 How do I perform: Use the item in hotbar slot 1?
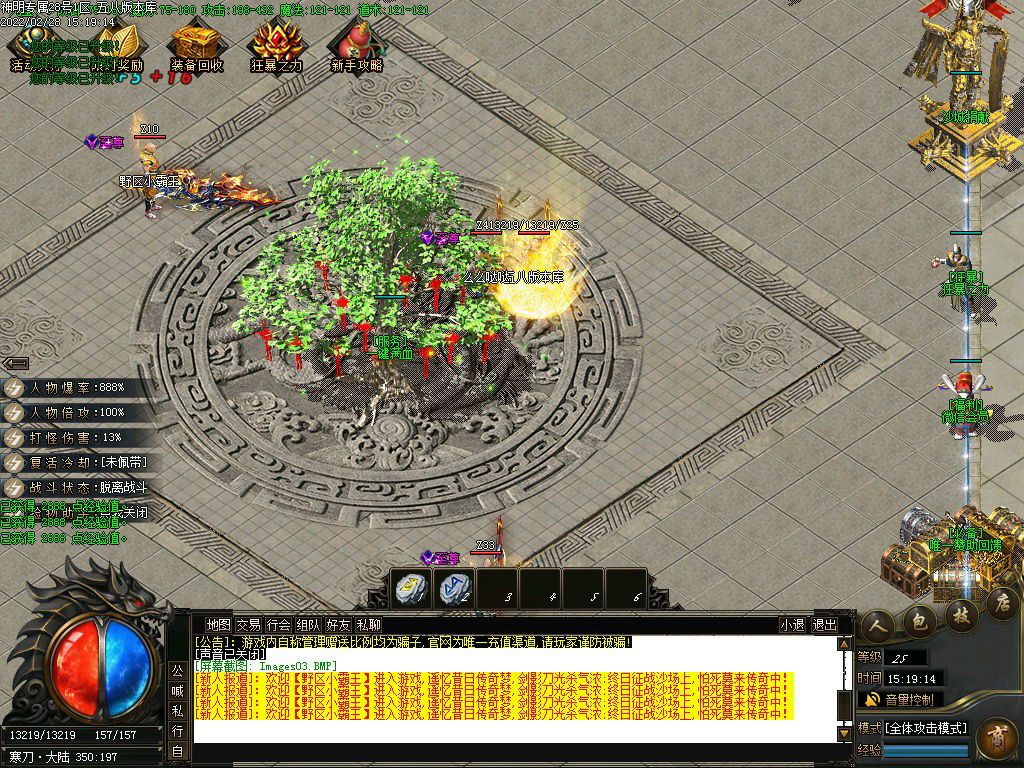click(410, 589)
